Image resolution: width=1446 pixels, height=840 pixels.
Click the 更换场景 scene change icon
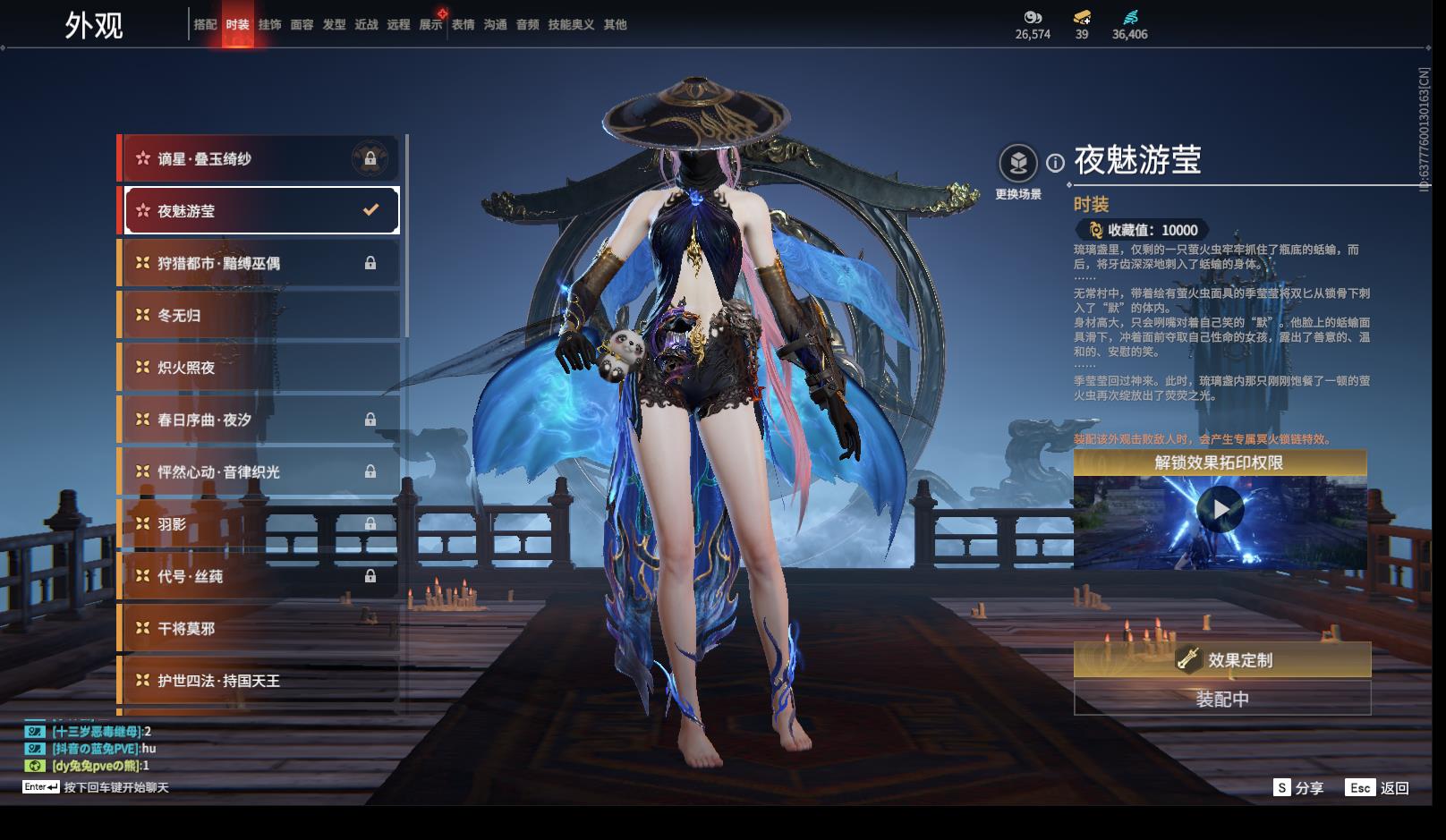pyautogui.click(x=1018, y=164)
